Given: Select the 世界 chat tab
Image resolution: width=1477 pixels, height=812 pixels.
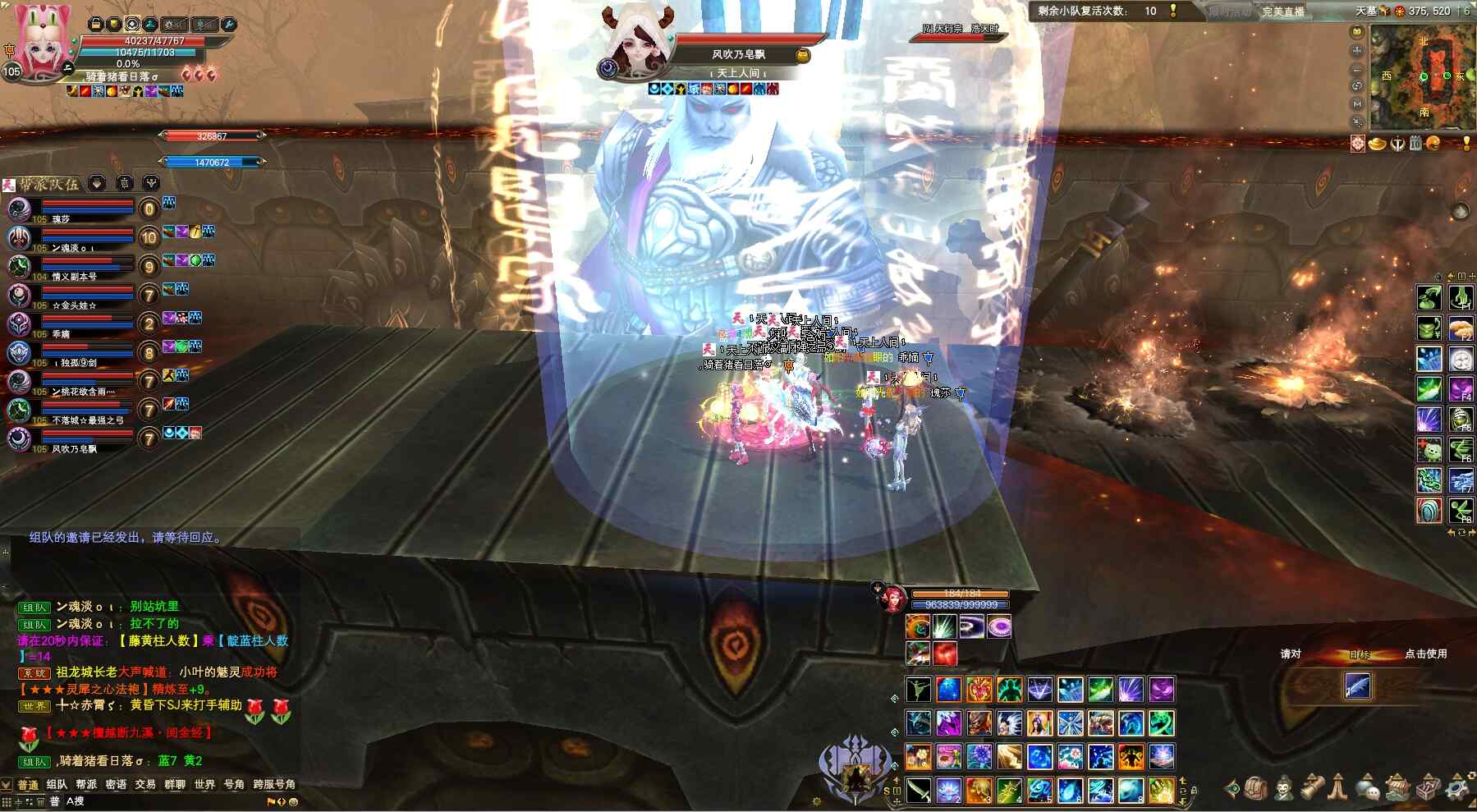Looking at the screenshot, I should 204,784.
